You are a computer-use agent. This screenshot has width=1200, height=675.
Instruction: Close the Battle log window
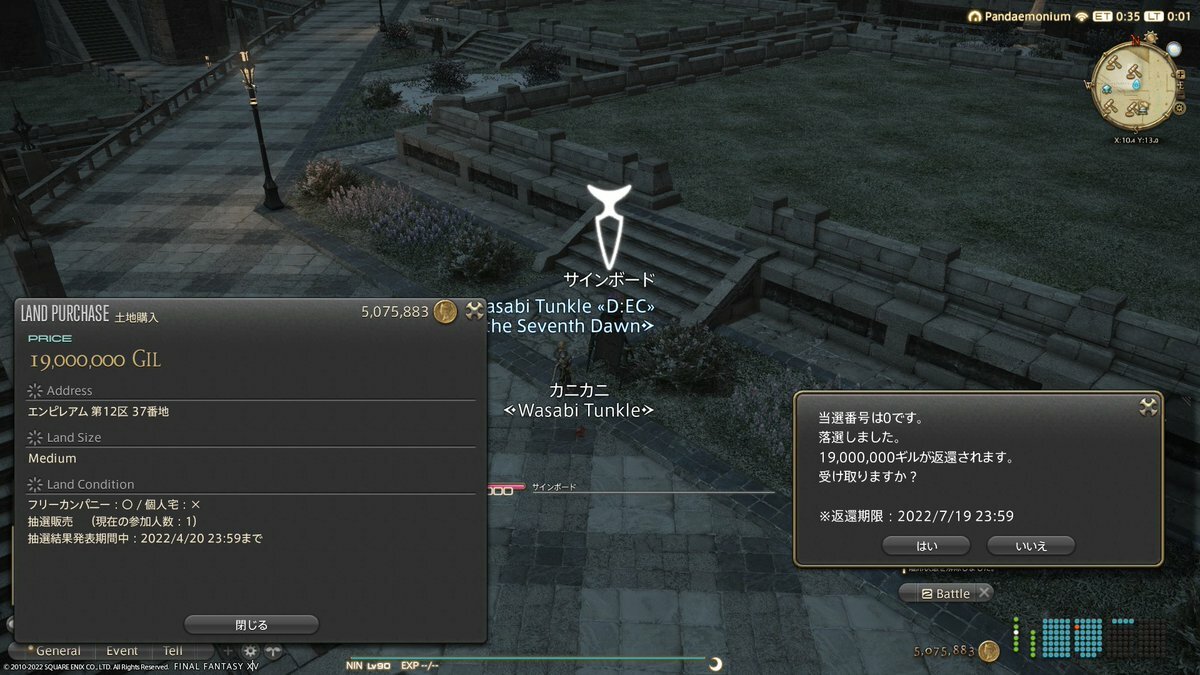point(984,593)
